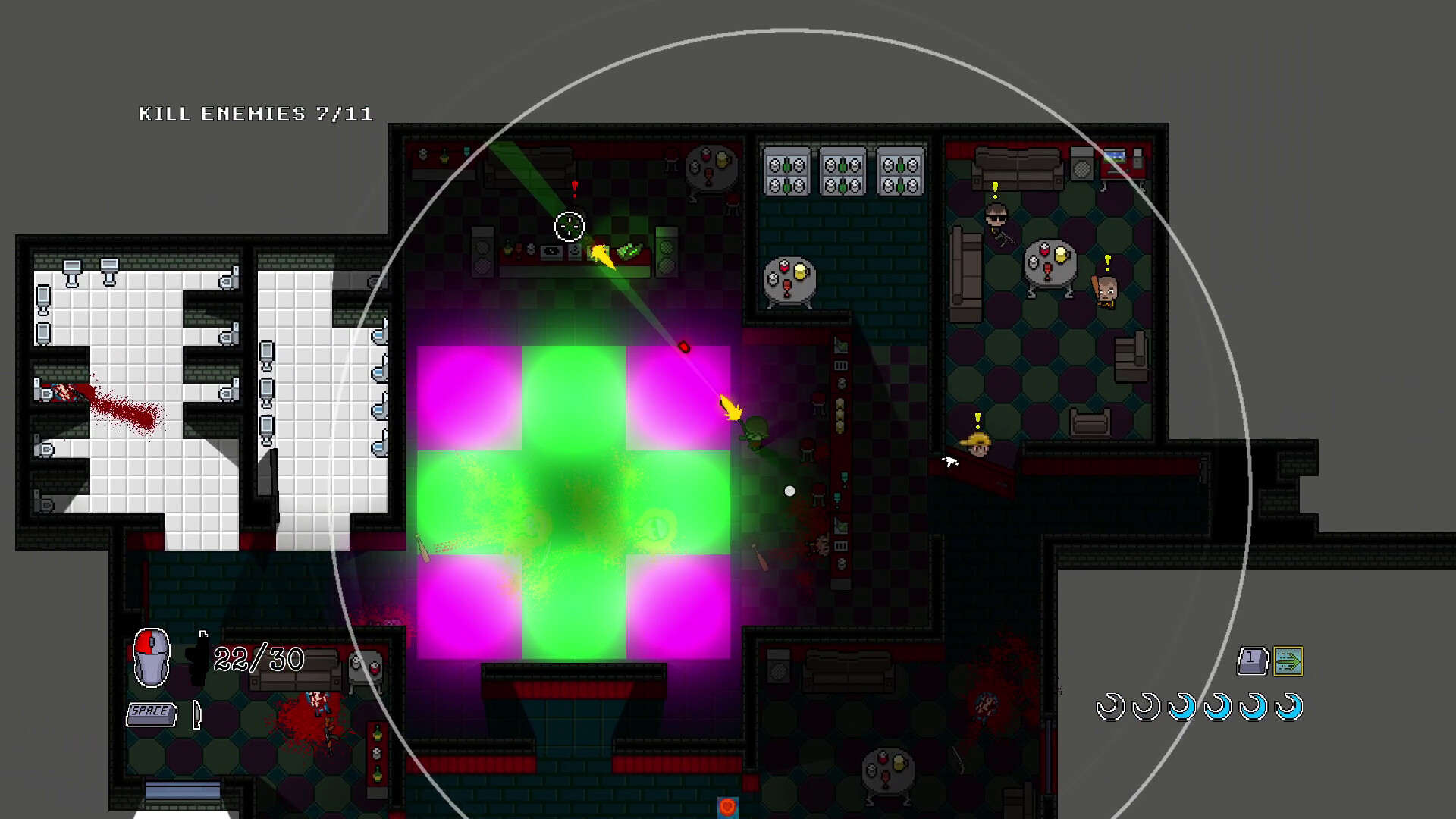1456x819 pixels.
Task: Click the knife icon beside the SPACE key
Action: 196,714
